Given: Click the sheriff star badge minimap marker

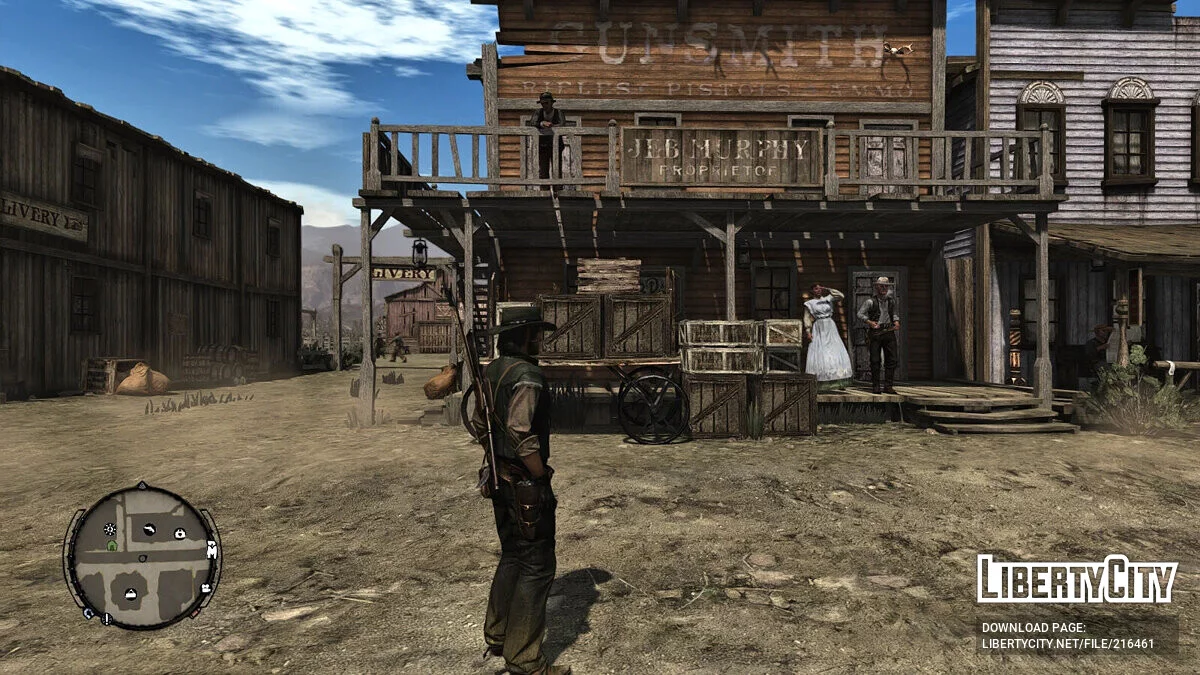Looking at the screenshot, I should [110, 529].
